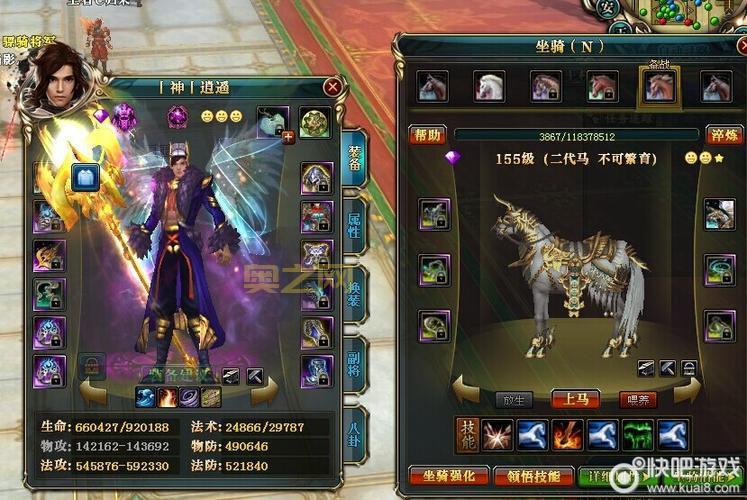Release the mount with 放生

[x=514, y=399]
